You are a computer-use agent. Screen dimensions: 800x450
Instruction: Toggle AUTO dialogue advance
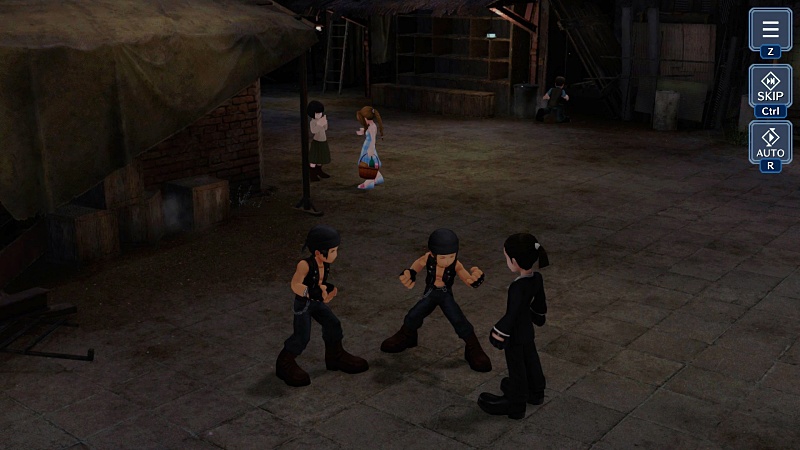(770, 142)
